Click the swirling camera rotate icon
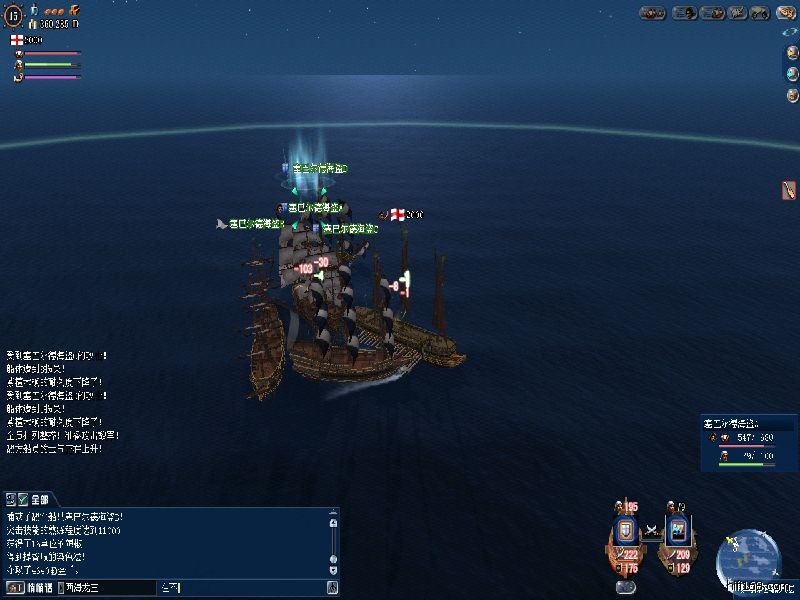 point(791,32)
